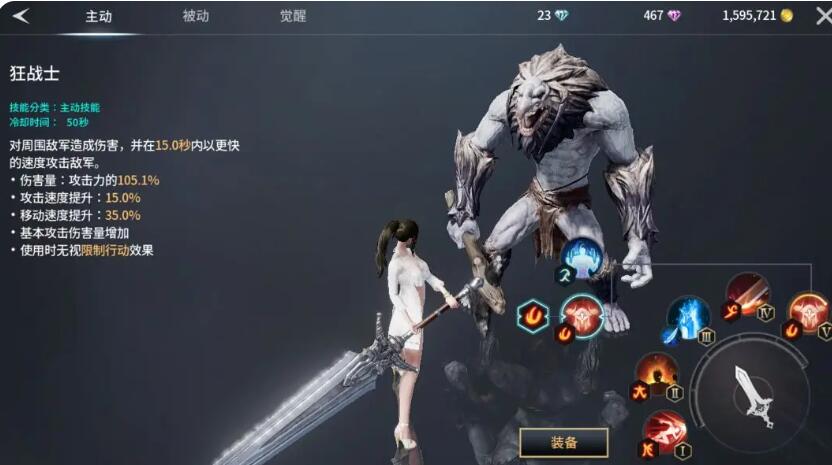Select the blue glowing figure skill icon
Image resolution: width=832 pixels, height=465 pixels.
(580, 258)
